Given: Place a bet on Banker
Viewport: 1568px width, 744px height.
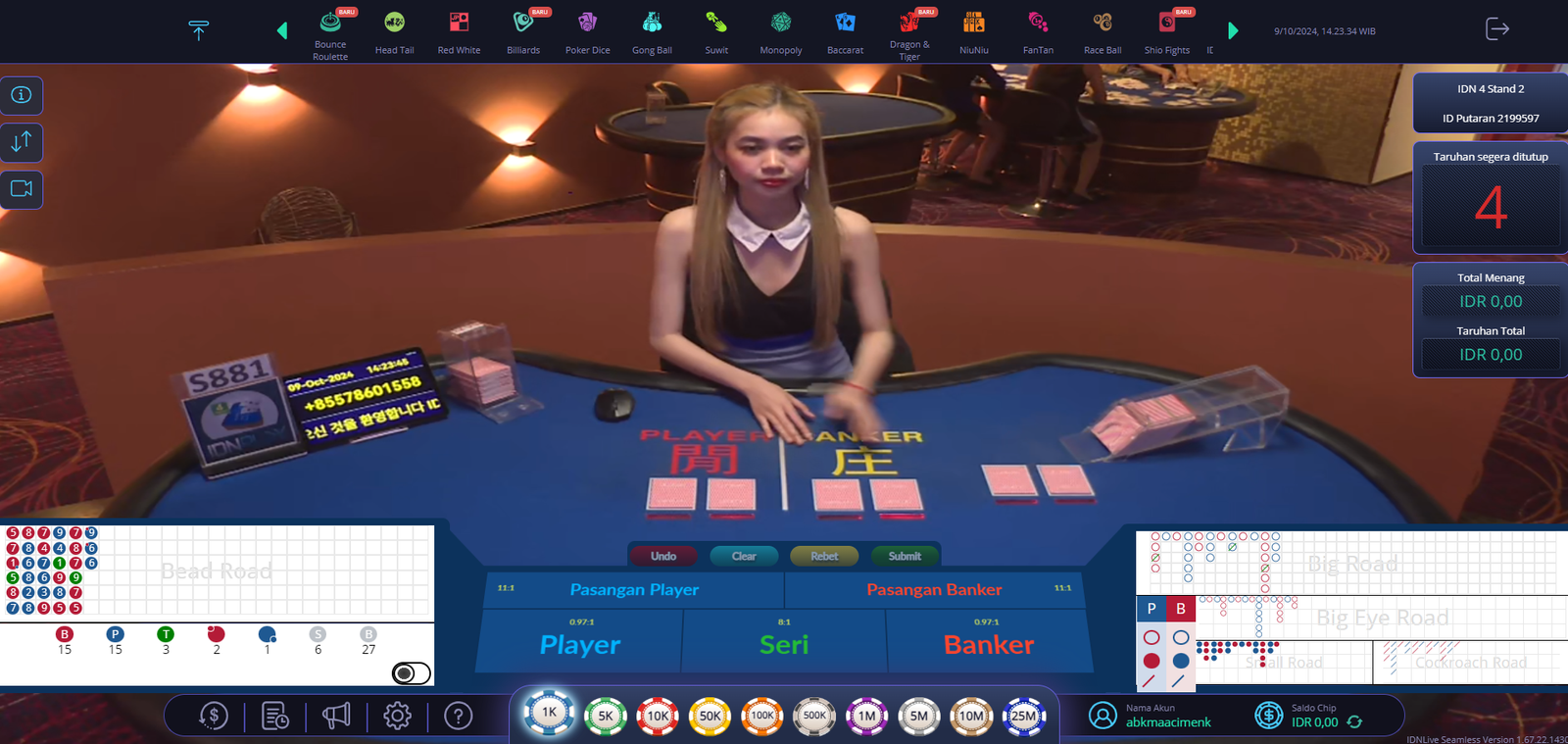Looking at the screenshot, I should pos(989,644).
